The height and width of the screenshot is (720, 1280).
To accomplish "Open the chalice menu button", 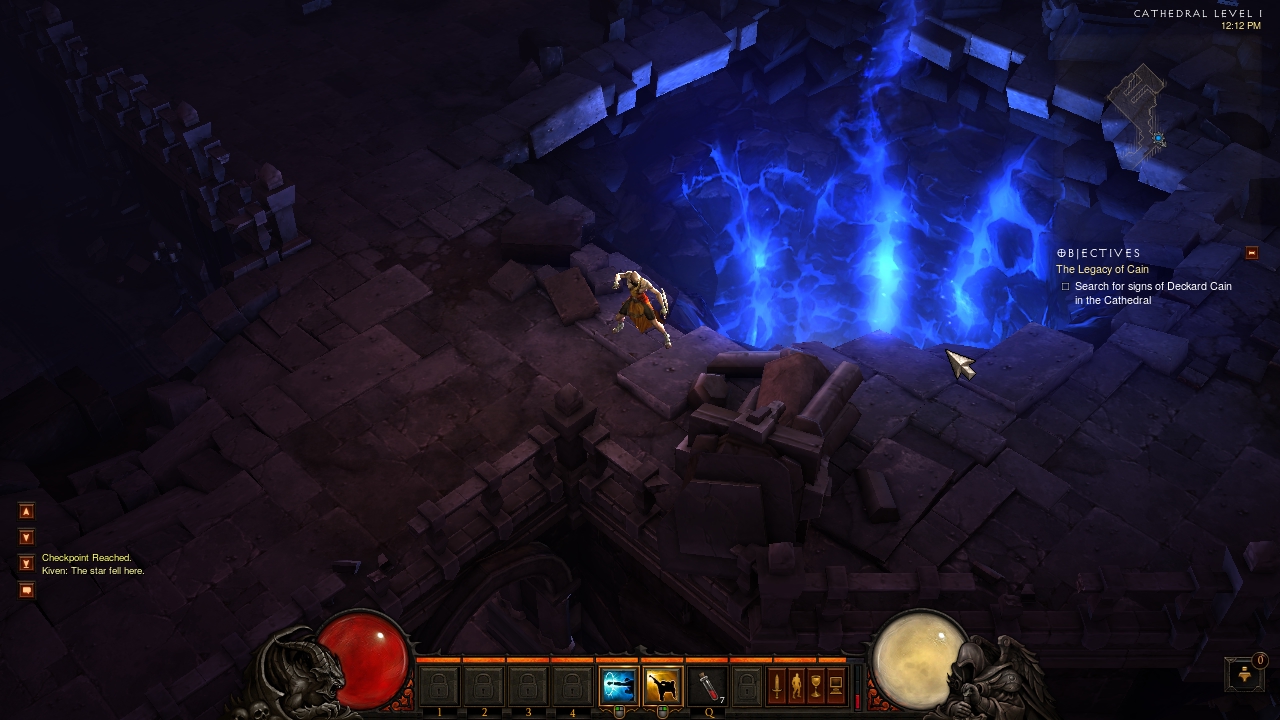I will (816, 686).
